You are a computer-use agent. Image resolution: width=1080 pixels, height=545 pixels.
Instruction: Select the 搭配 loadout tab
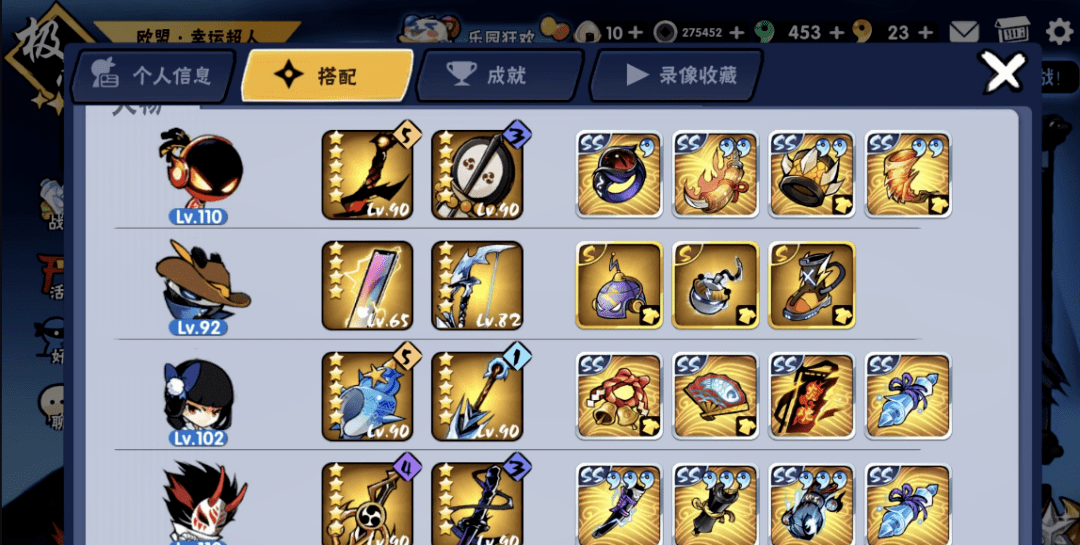327,75
